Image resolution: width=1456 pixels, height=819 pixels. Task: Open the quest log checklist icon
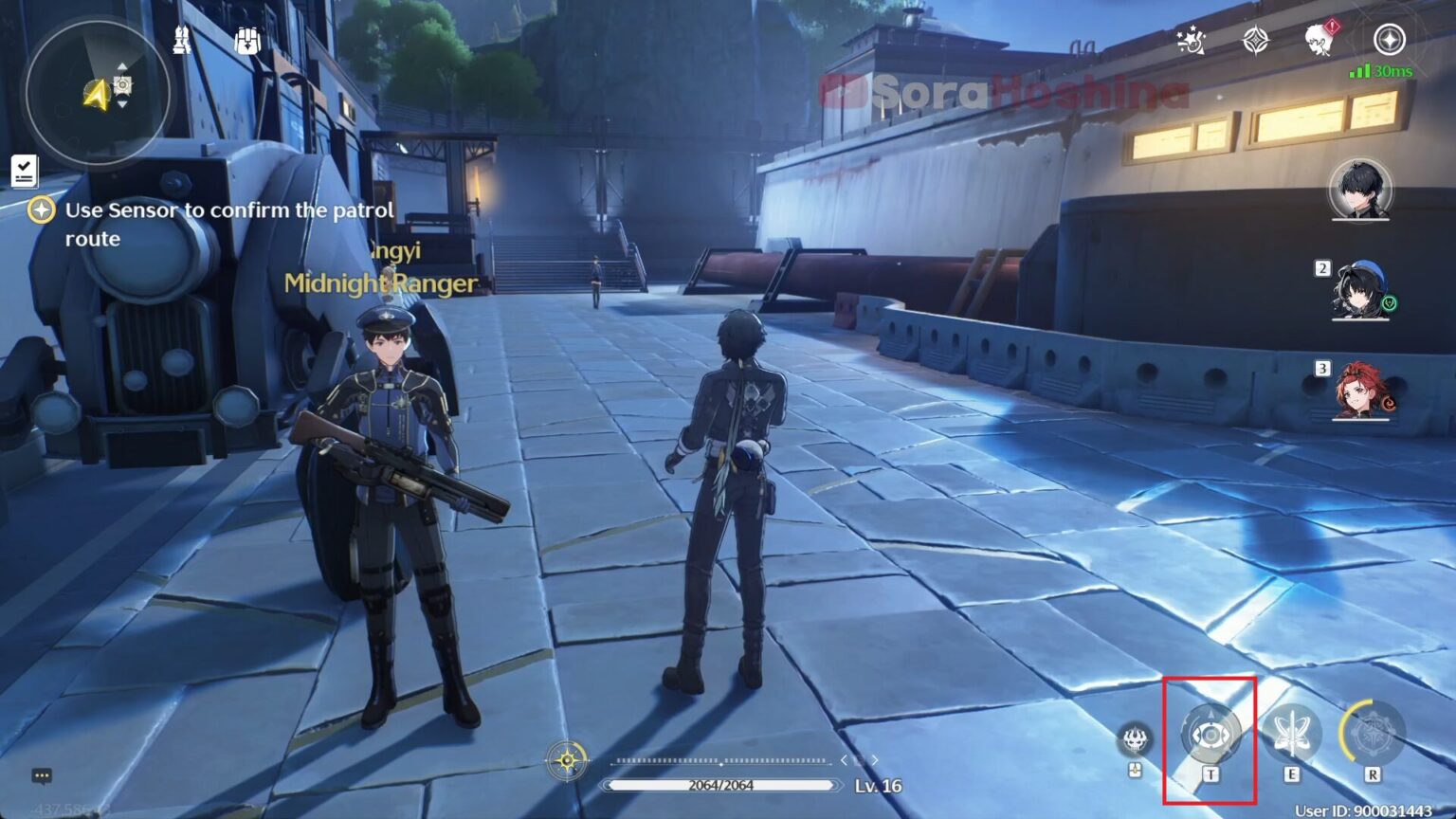coord(24,171)
